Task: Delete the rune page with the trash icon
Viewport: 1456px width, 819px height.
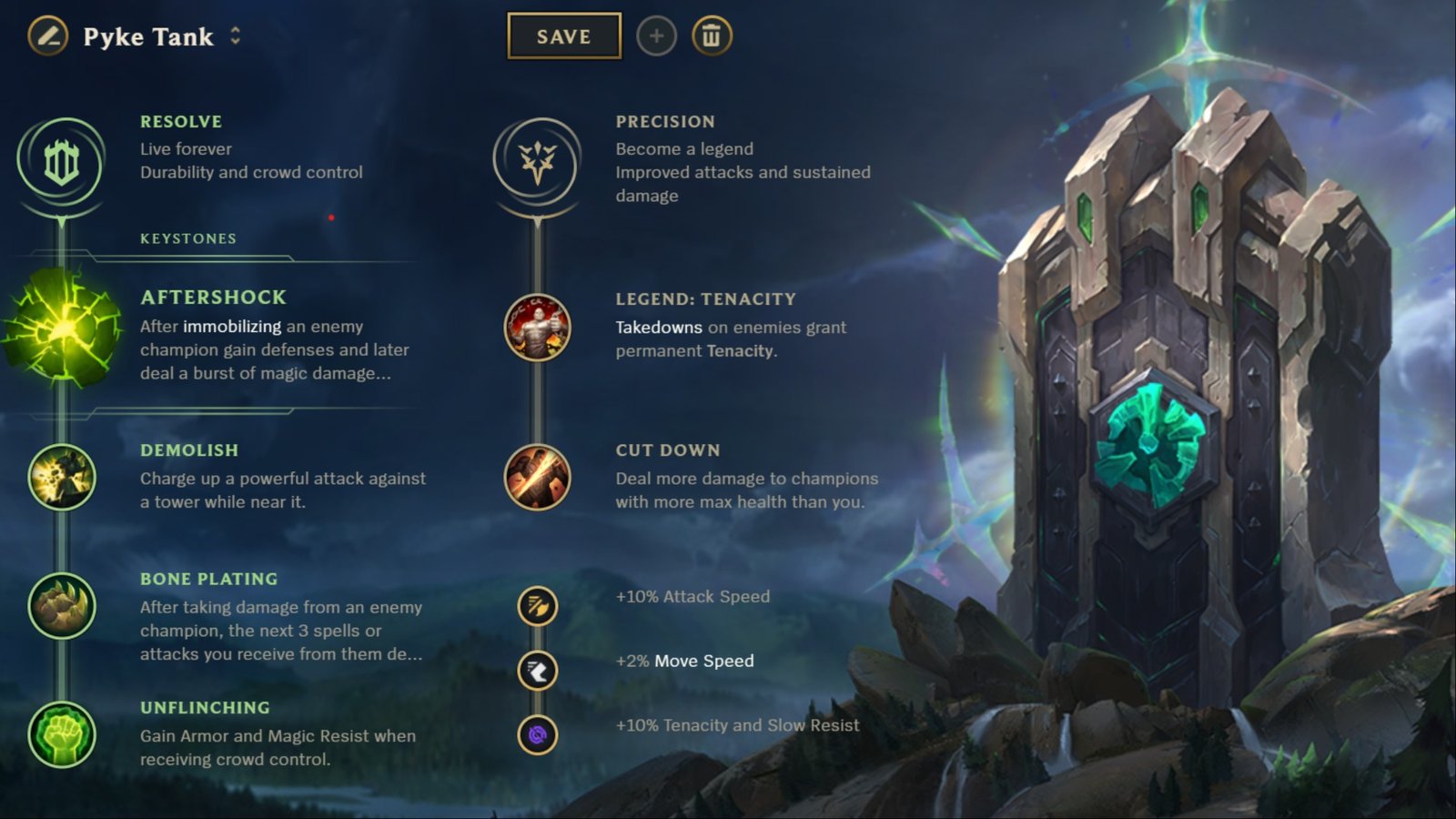Action: tap(713, 36)
